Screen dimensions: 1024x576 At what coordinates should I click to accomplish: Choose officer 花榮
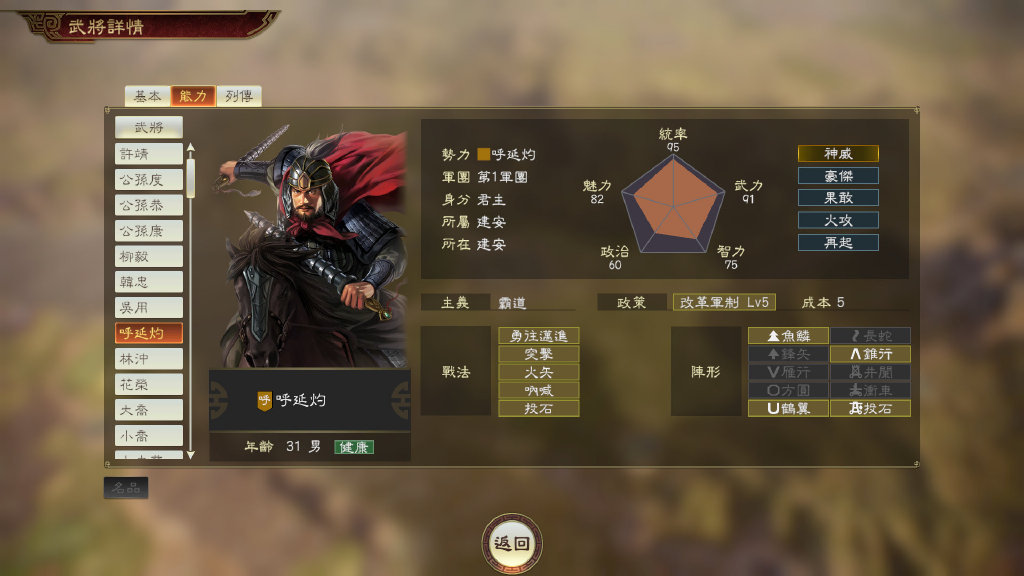[x=148, y=385]
